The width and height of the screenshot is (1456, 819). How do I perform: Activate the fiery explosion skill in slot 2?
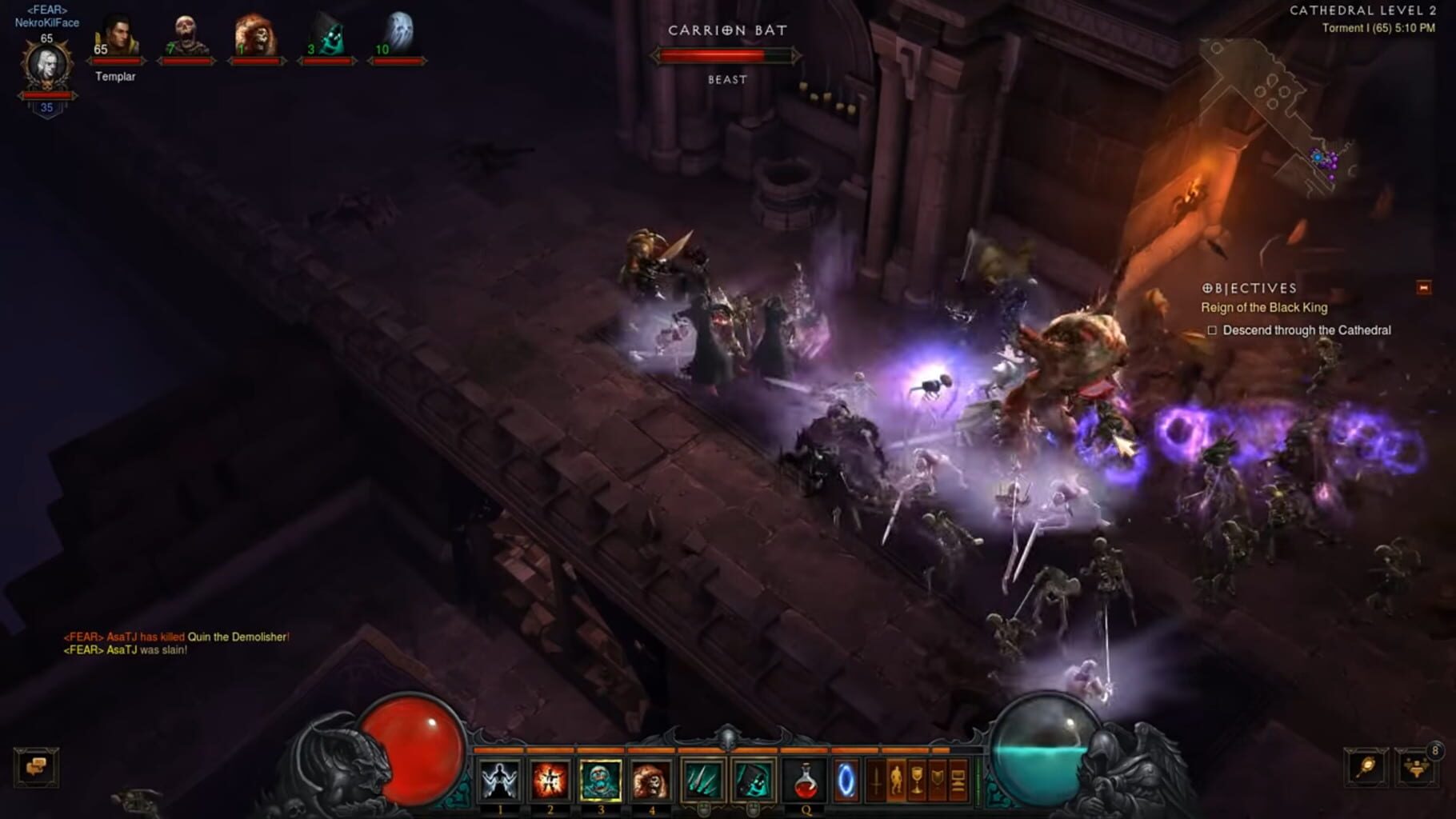tap(550, 779)
